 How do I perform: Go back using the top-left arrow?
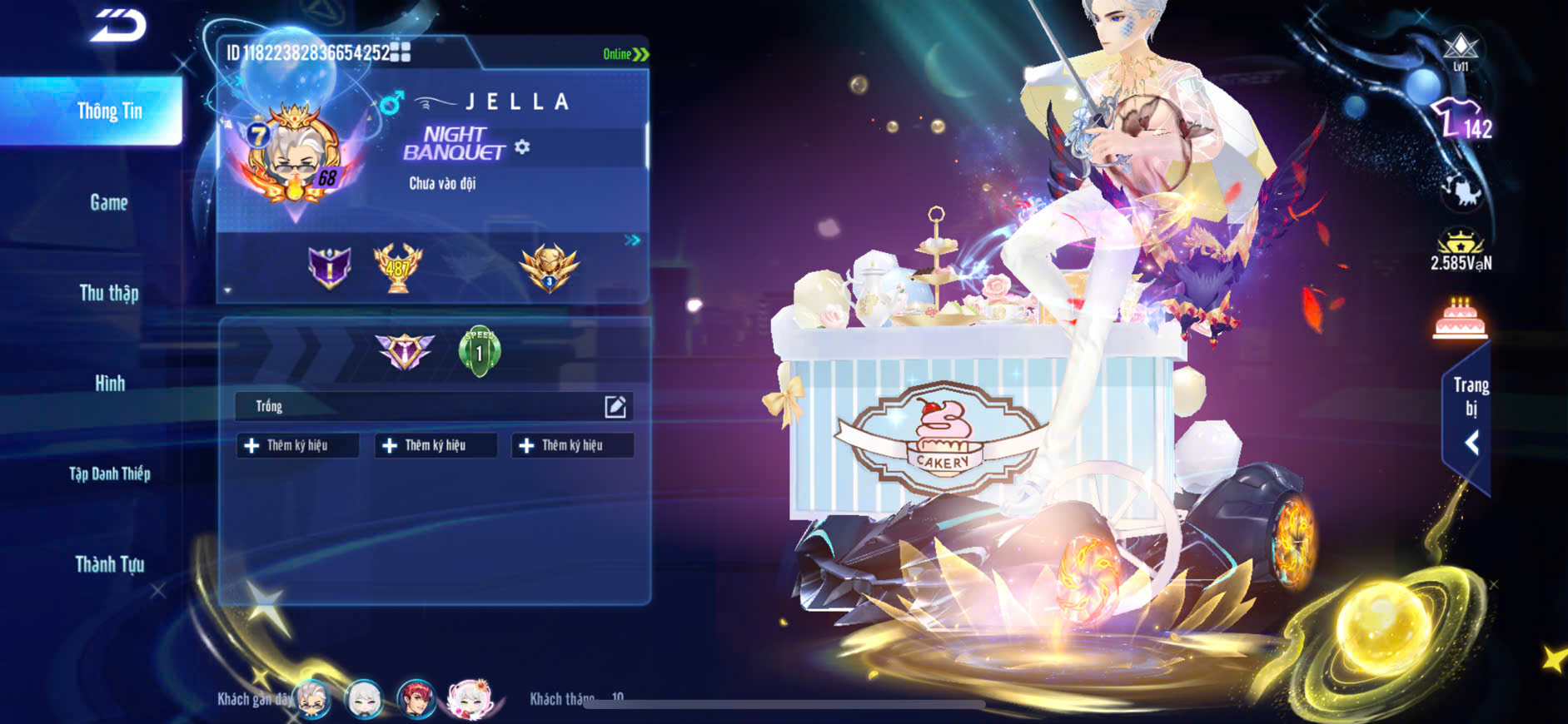point(118,26)
